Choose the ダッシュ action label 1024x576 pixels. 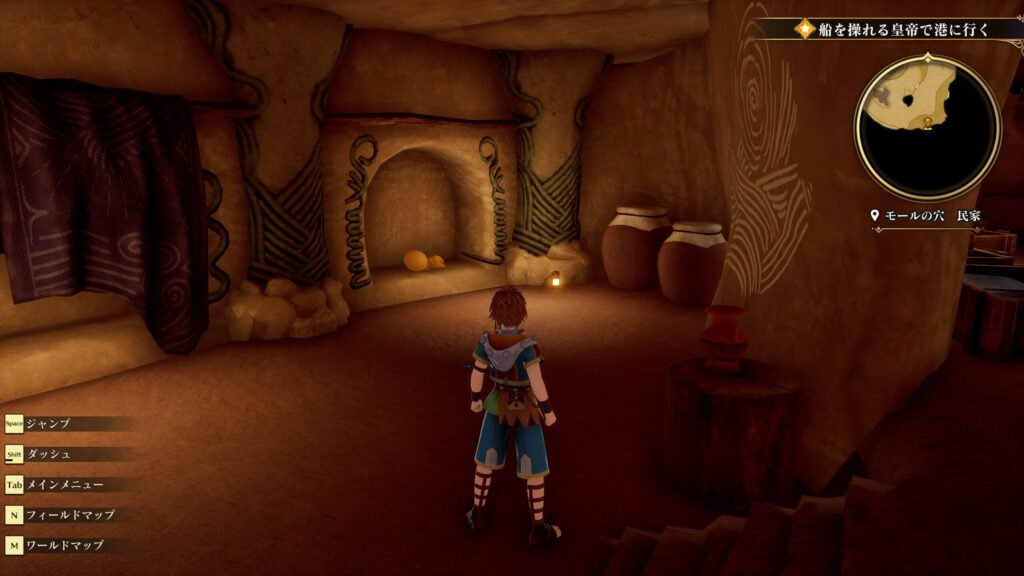click(49, 454)
